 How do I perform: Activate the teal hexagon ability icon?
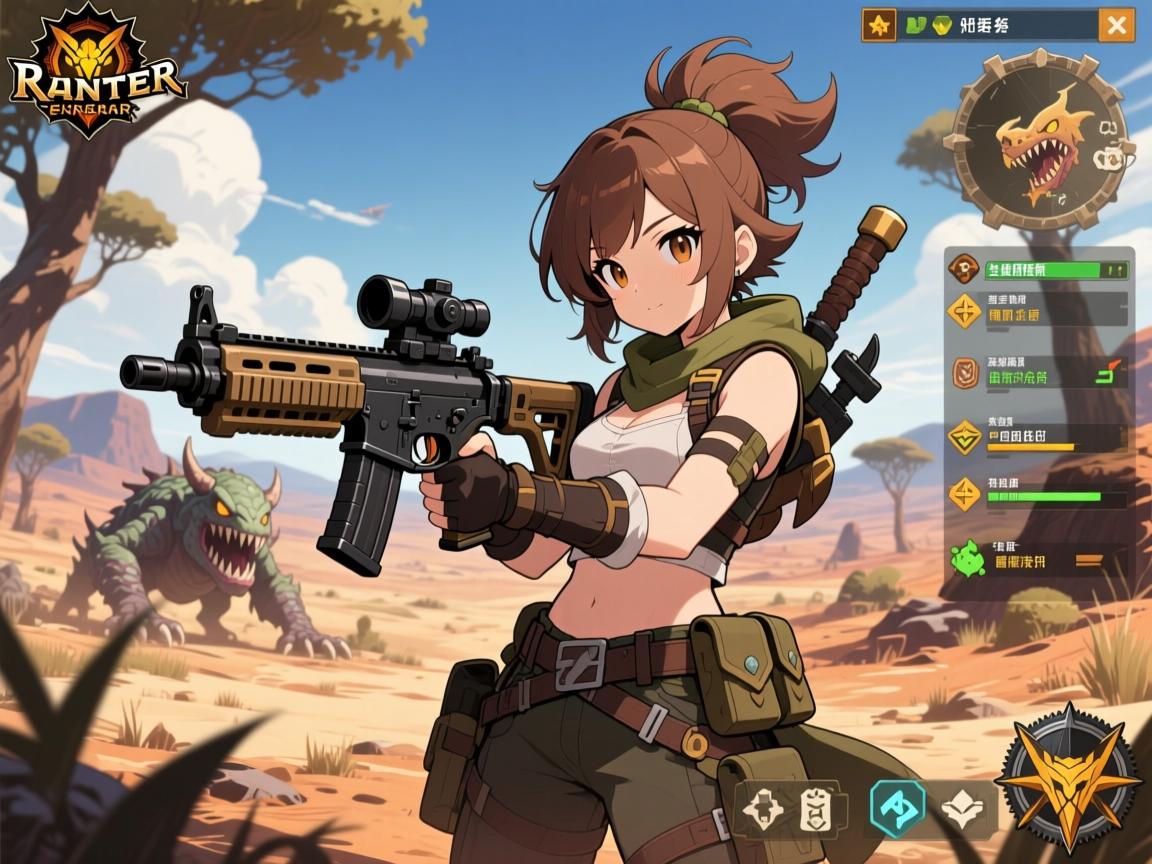point(897,807)
